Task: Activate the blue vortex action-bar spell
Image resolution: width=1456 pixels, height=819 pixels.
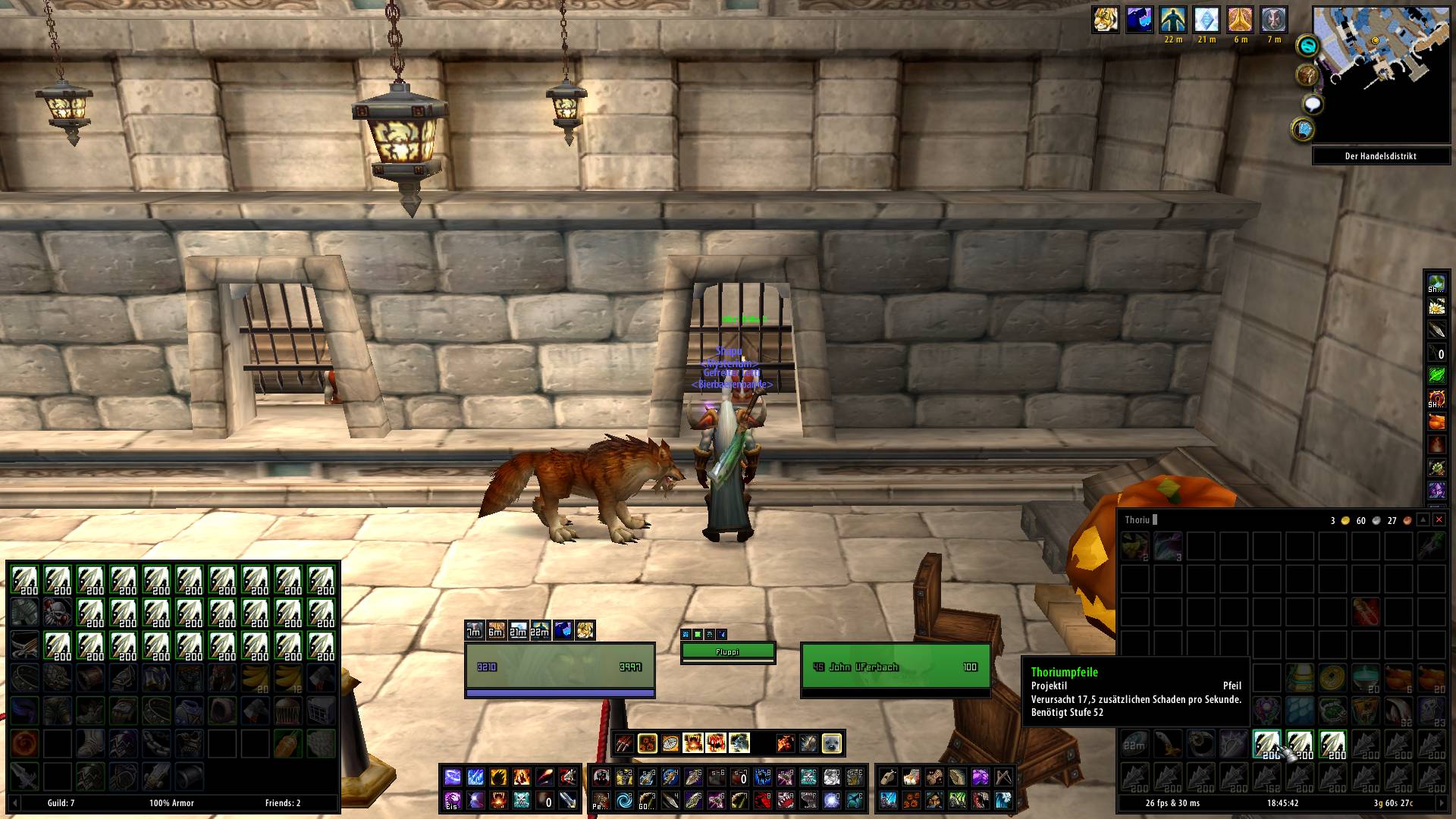Action: (624, 800)
